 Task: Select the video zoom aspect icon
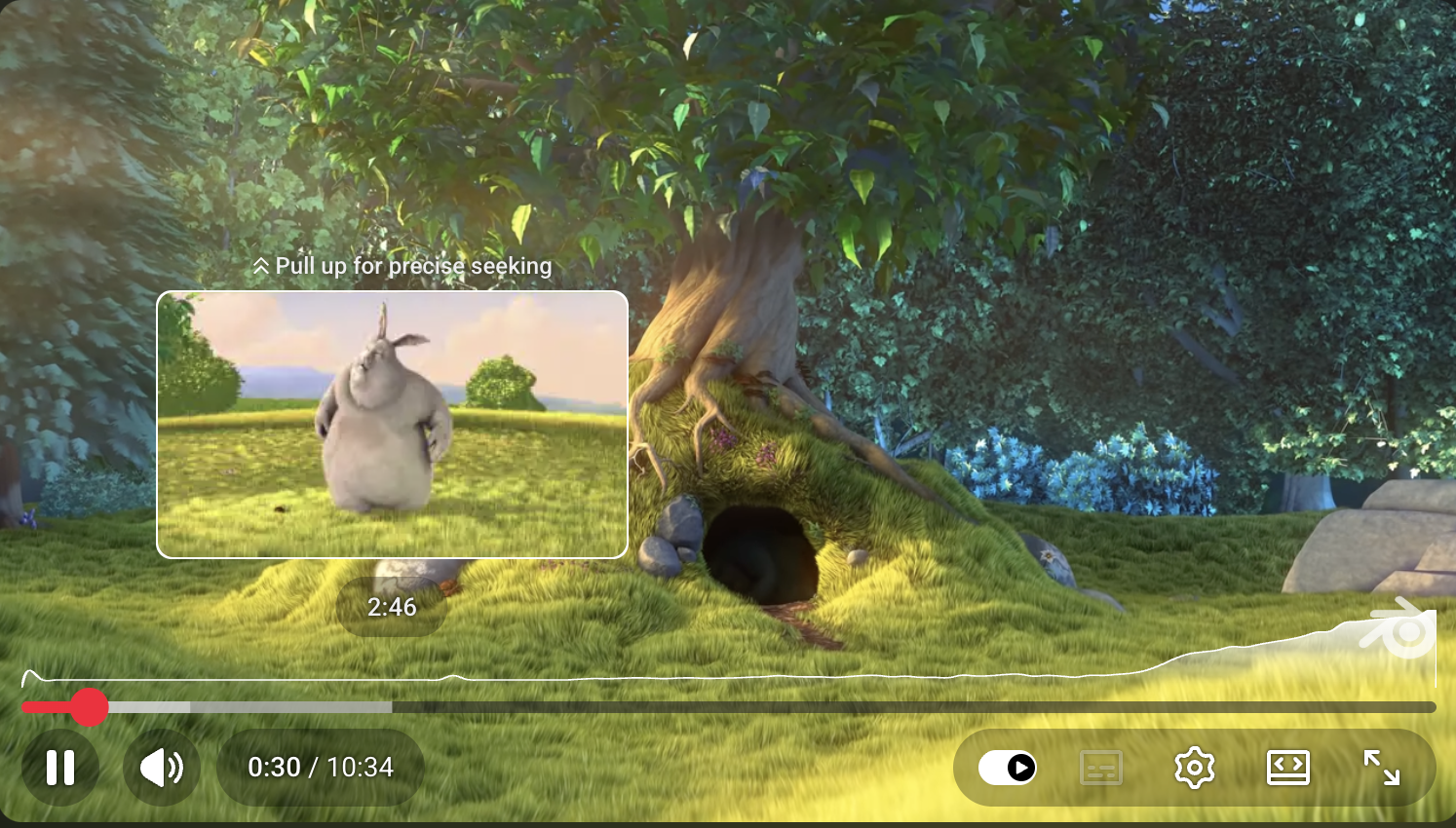click(1288, 768)
